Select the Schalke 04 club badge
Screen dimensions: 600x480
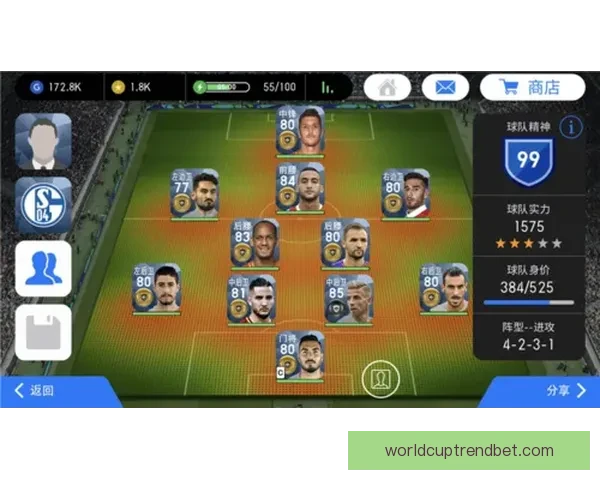43,204
